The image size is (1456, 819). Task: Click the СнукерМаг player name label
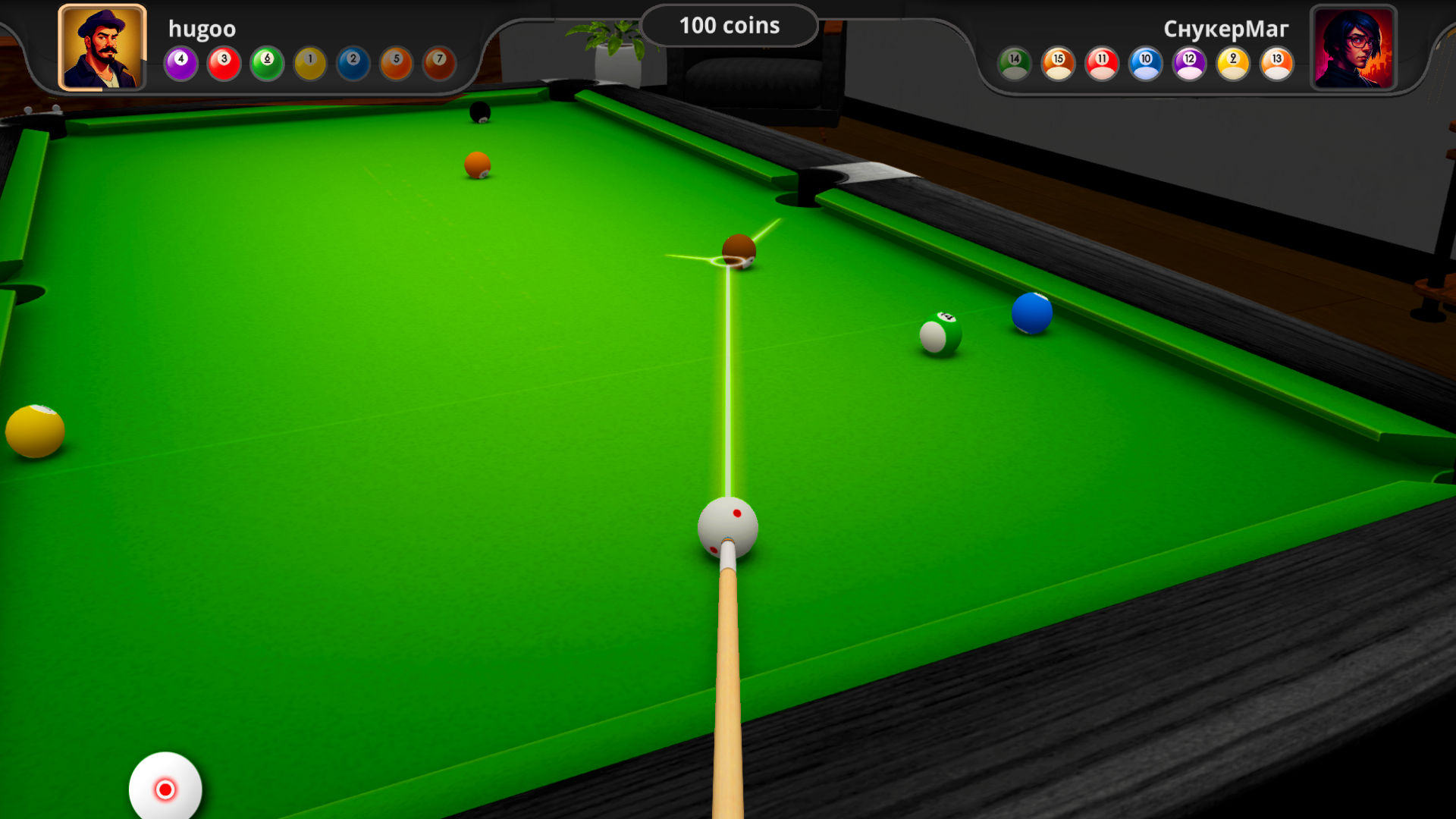coord(1226,29)
